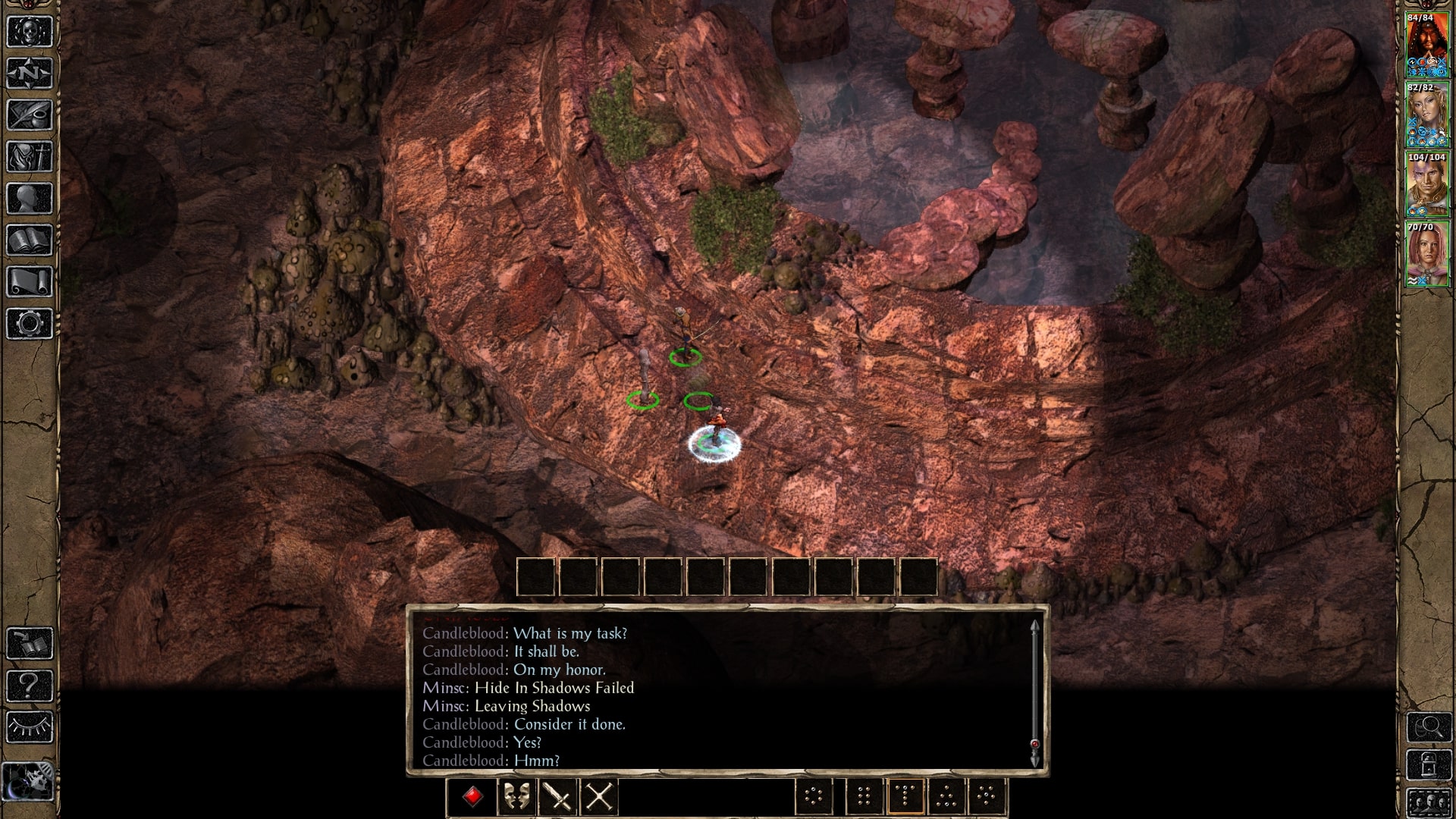Image resolution: width=1456 pixels, height=819 pixels.
Task: Open help with the question mark button
Action: [30, 686]
